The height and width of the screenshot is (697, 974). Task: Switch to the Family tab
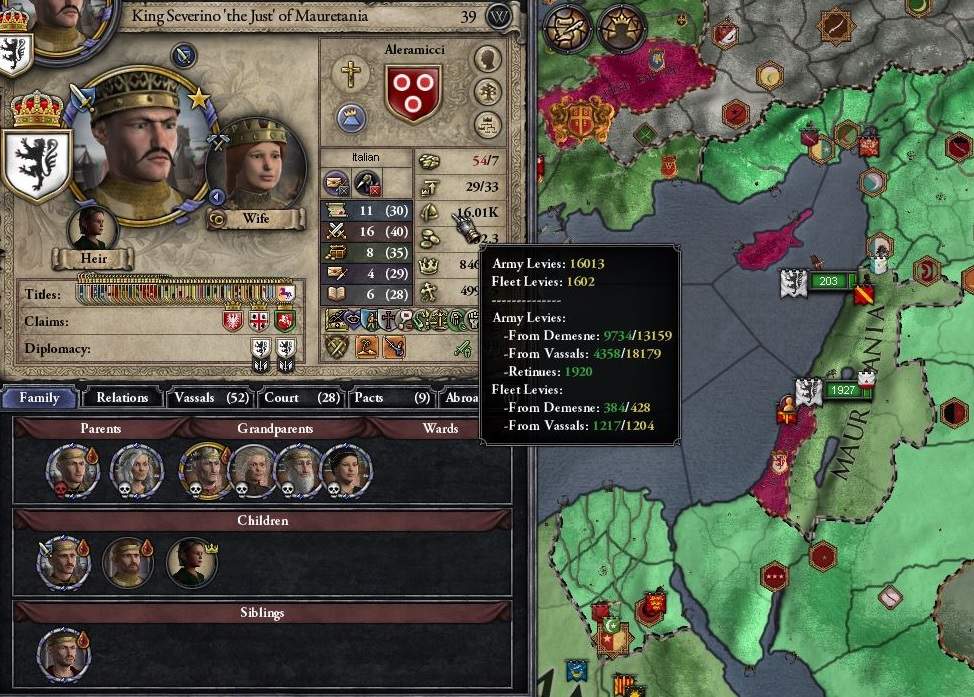point(39,397)
